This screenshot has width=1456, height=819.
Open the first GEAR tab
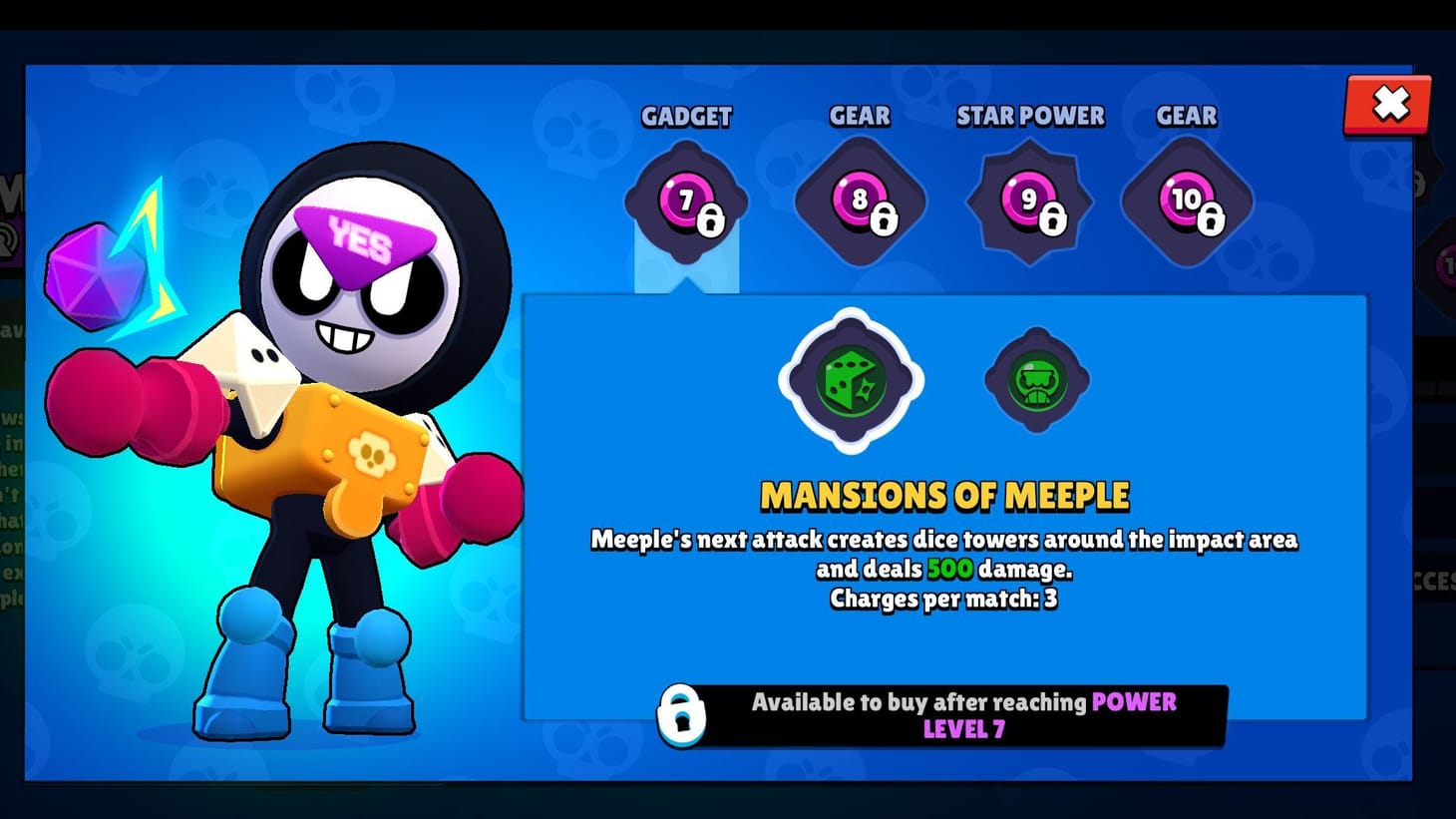(x=859, y=117)
